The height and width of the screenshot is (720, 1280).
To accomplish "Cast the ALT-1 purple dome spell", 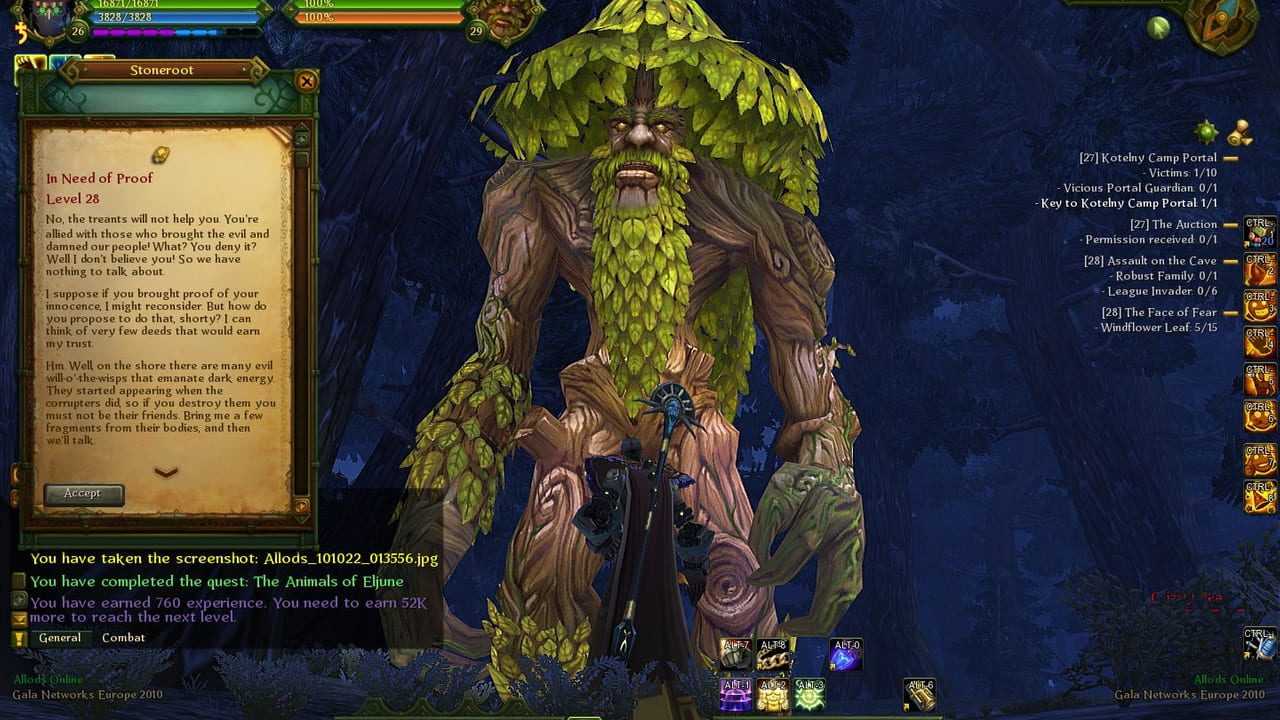I will (x=736, y=694).
